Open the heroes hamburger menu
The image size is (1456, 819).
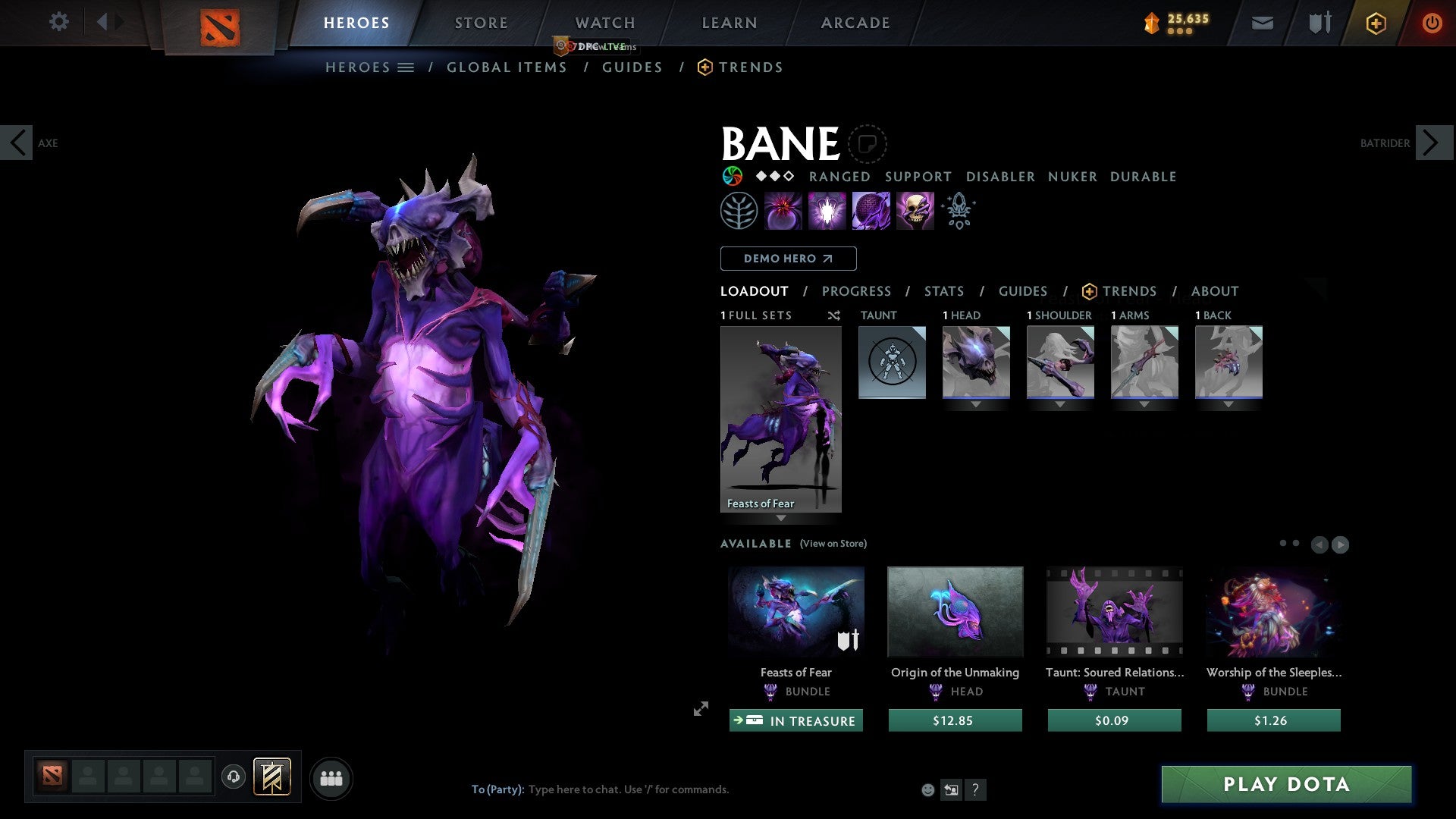tap(406, 67)
